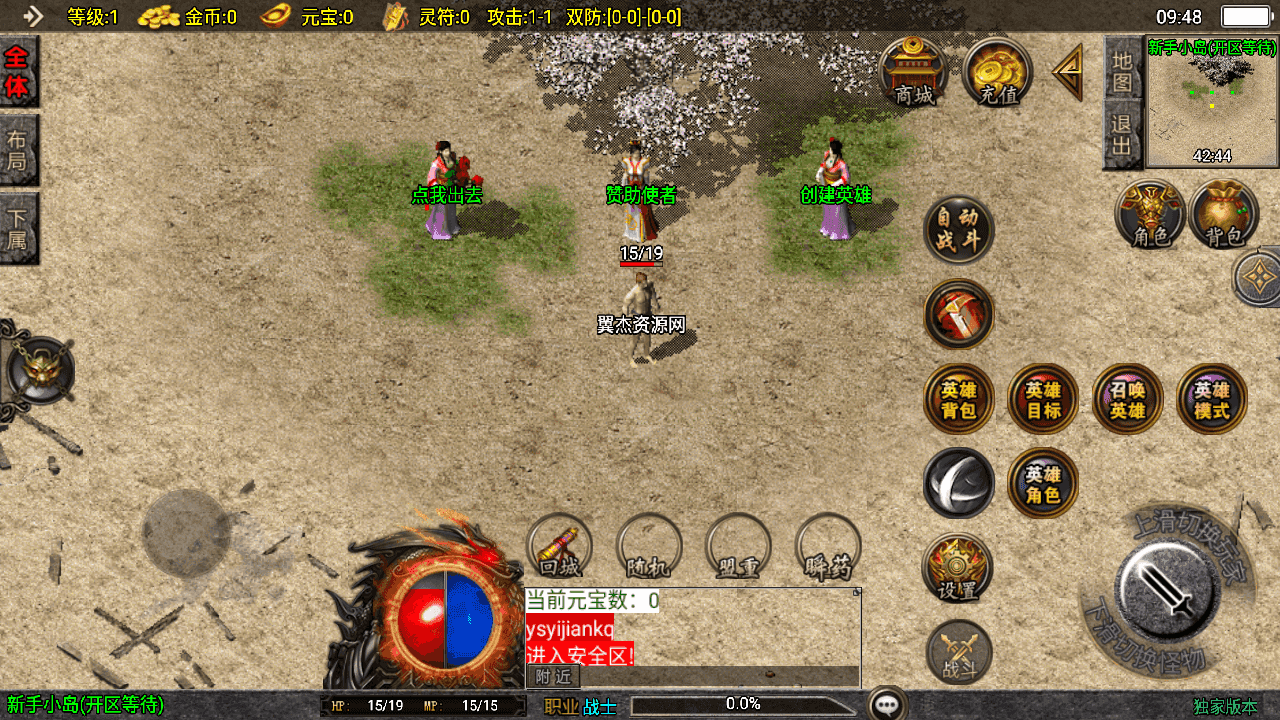Toggle 自动战斗 auto battle
Viewport: 1280px width, 720px height.
click(958, 230)
